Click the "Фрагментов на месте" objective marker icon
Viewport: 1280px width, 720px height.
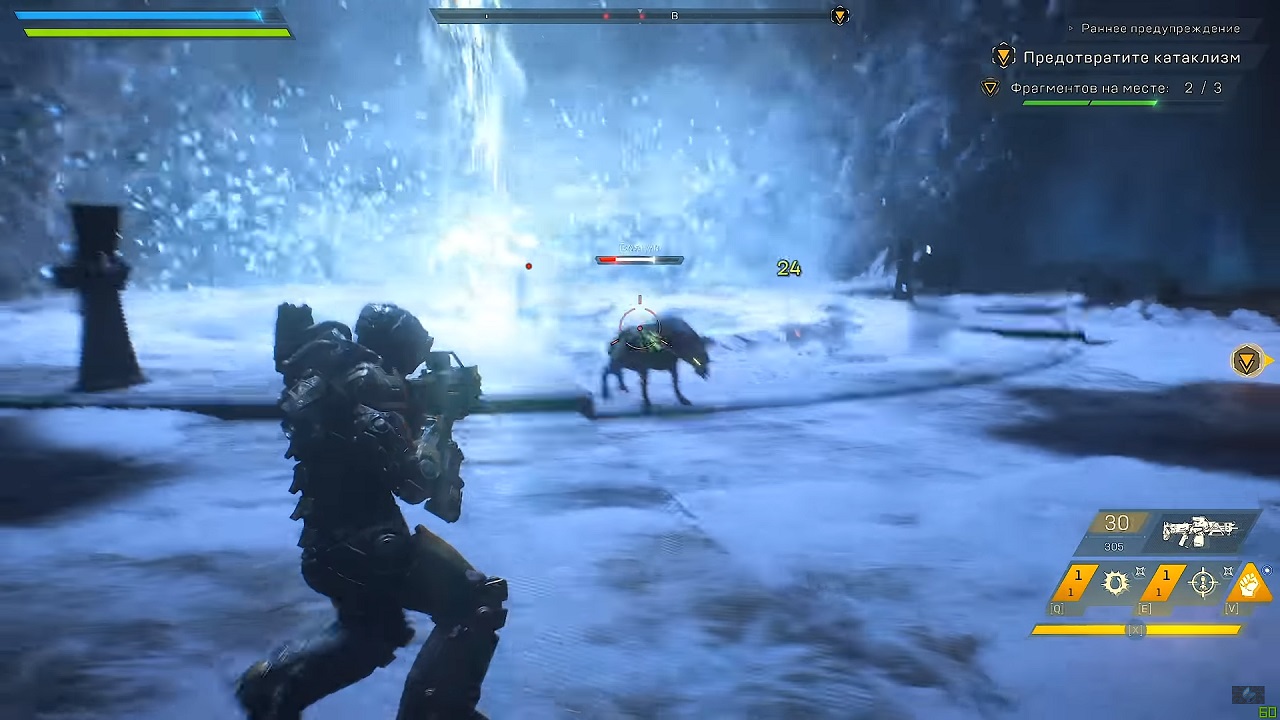coord(990,88)
